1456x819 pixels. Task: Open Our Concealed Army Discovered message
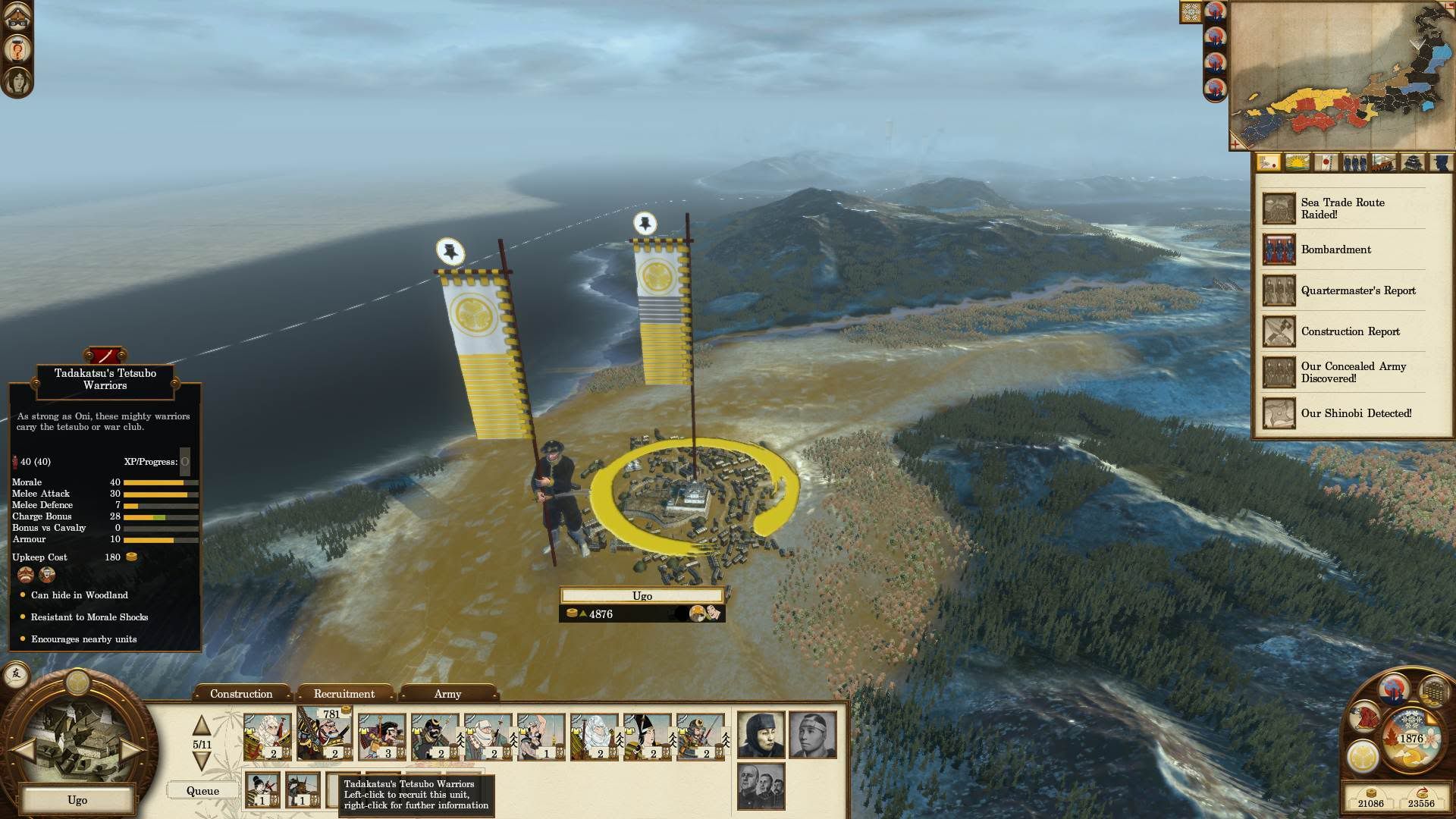[x=1353, y=372]
